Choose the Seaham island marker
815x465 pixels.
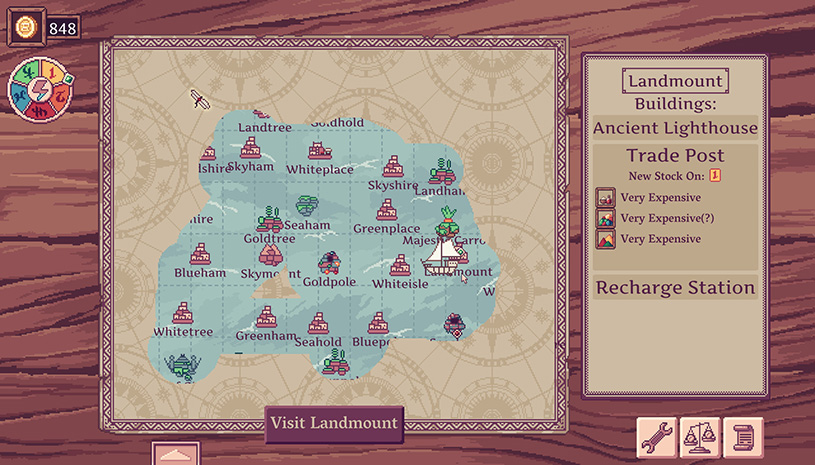[307, 207]
